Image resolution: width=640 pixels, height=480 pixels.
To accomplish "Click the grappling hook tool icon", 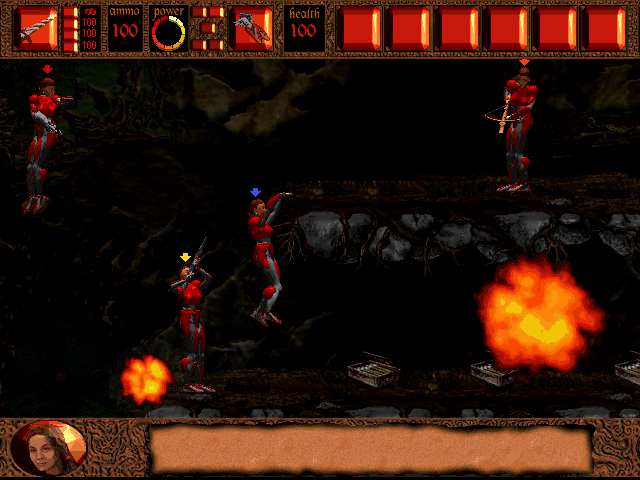I will 253,29.
